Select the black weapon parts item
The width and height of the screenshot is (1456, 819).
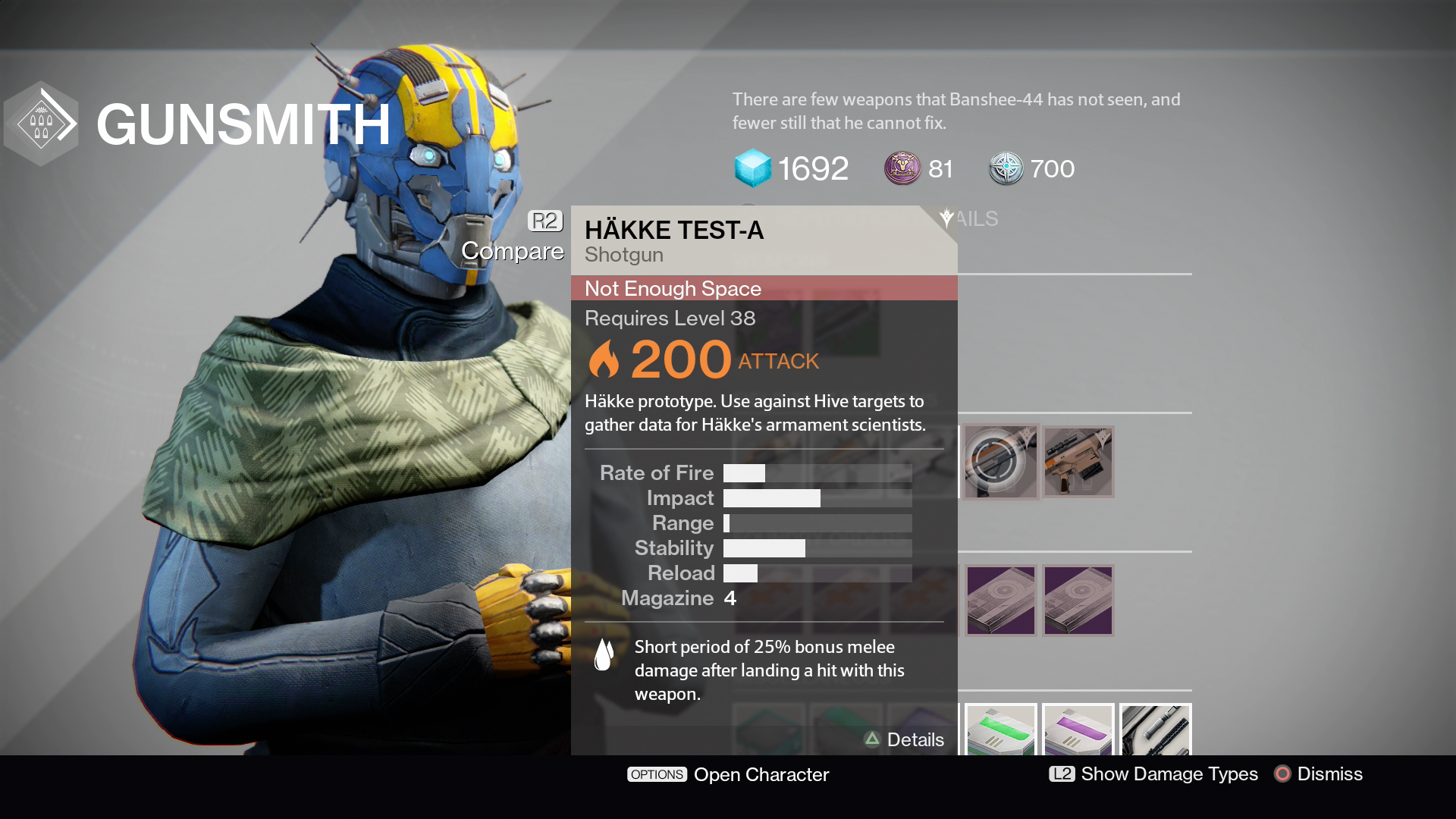(1155, 730)
